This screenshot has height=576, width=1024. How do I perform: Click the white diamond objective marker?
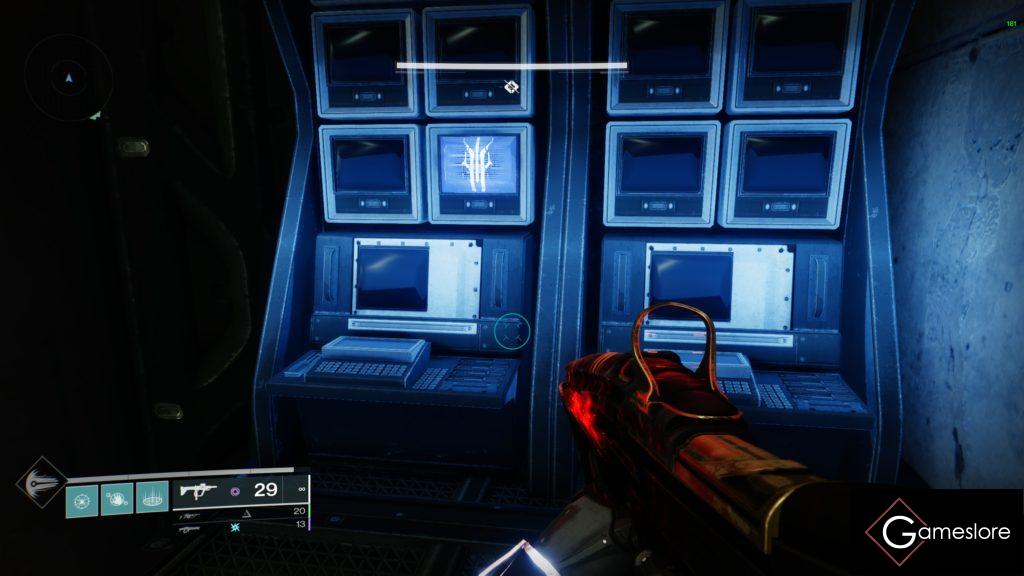[511, 87]
